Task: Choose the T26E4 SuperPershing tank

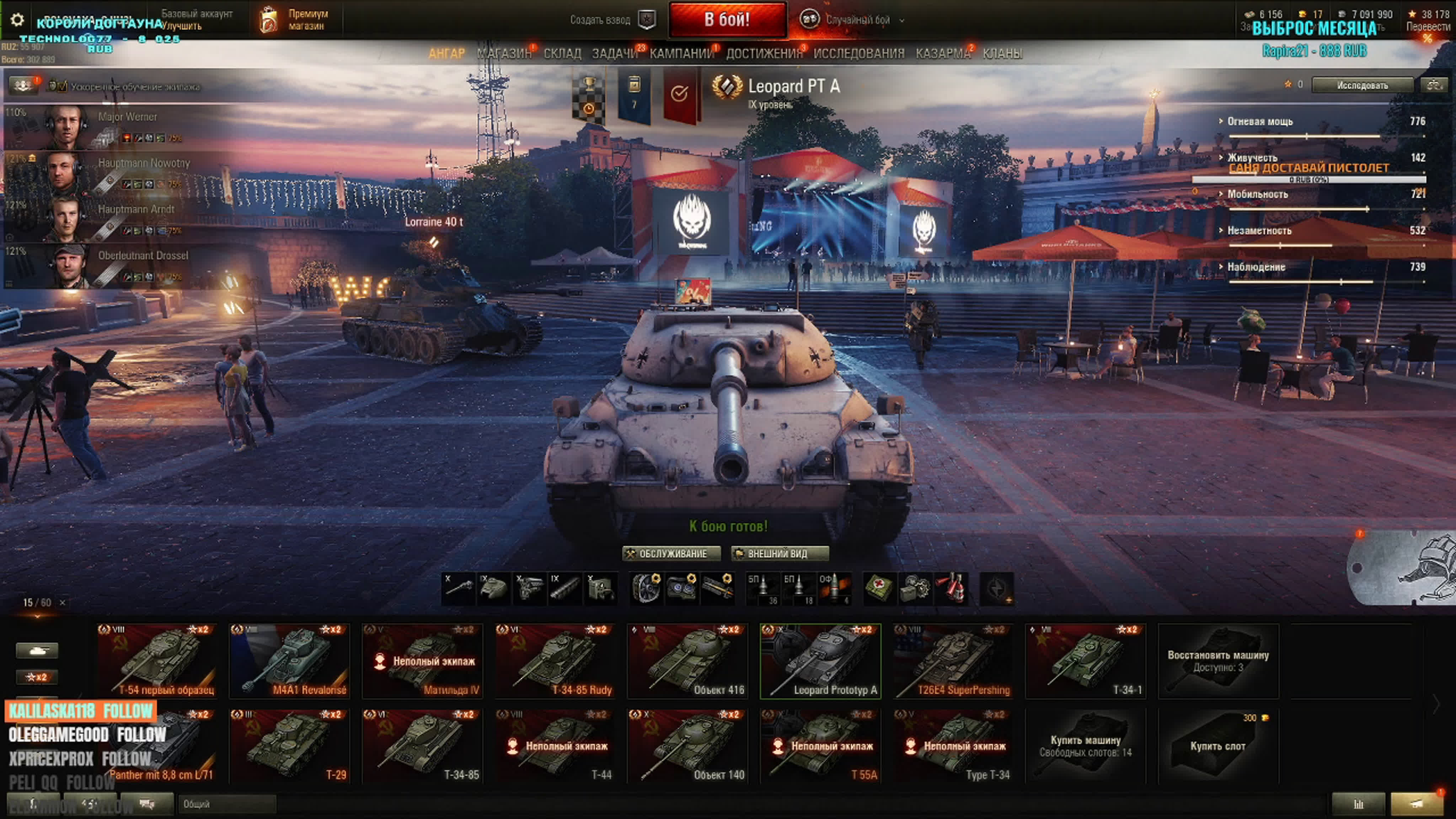Action: (953, 661)
